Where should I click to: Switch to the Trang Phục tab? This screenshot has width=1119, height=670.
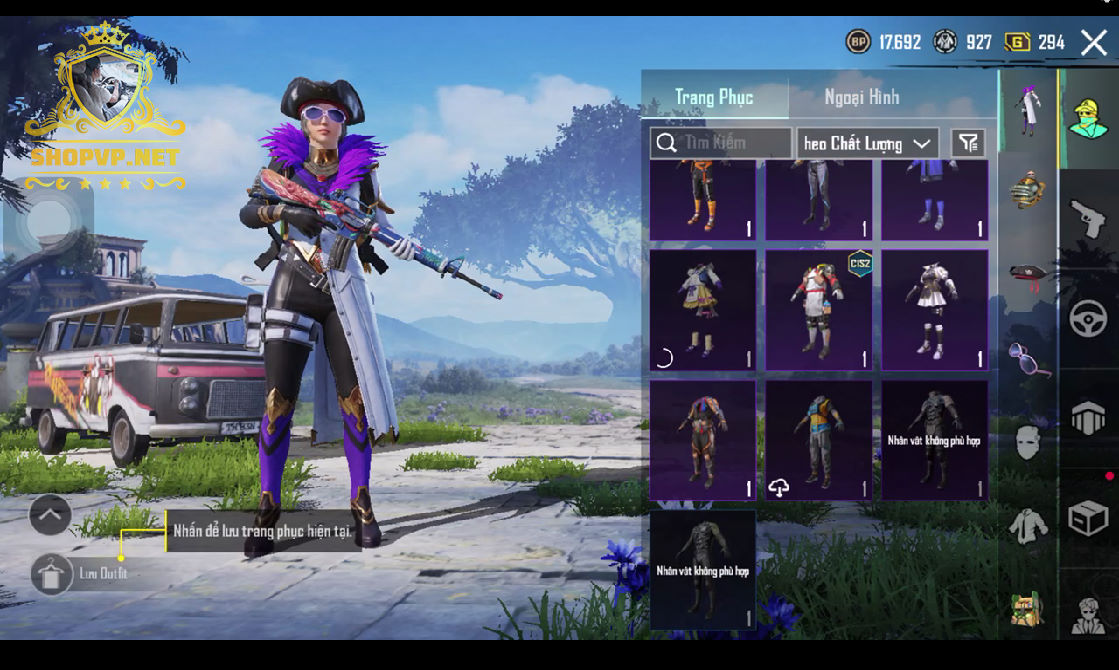(714, 97)
